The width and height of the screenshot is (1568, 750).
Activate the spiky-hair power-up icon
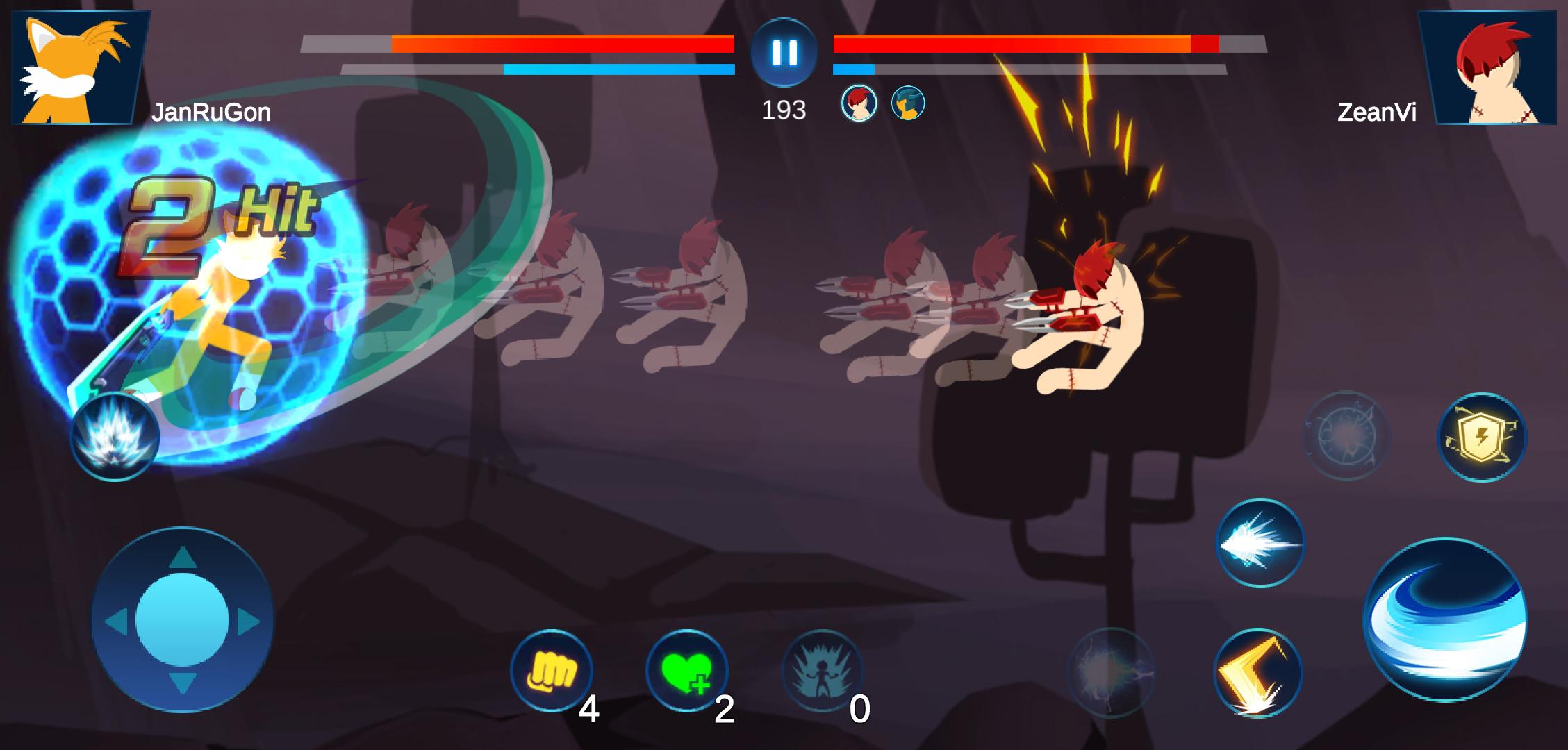[115, 437]
